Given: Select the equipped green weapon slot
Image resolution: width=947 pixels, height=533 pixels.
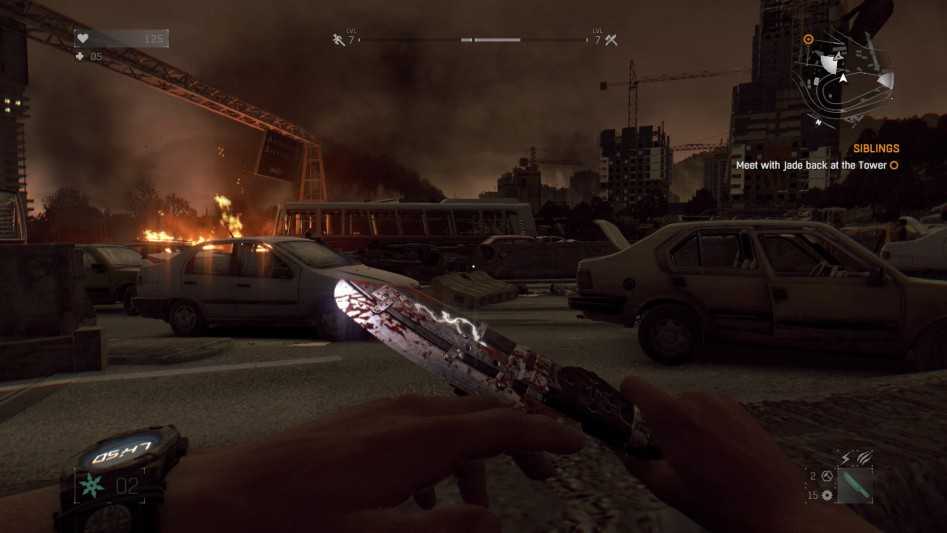Looking at the screenshot, I should point(856,486).
